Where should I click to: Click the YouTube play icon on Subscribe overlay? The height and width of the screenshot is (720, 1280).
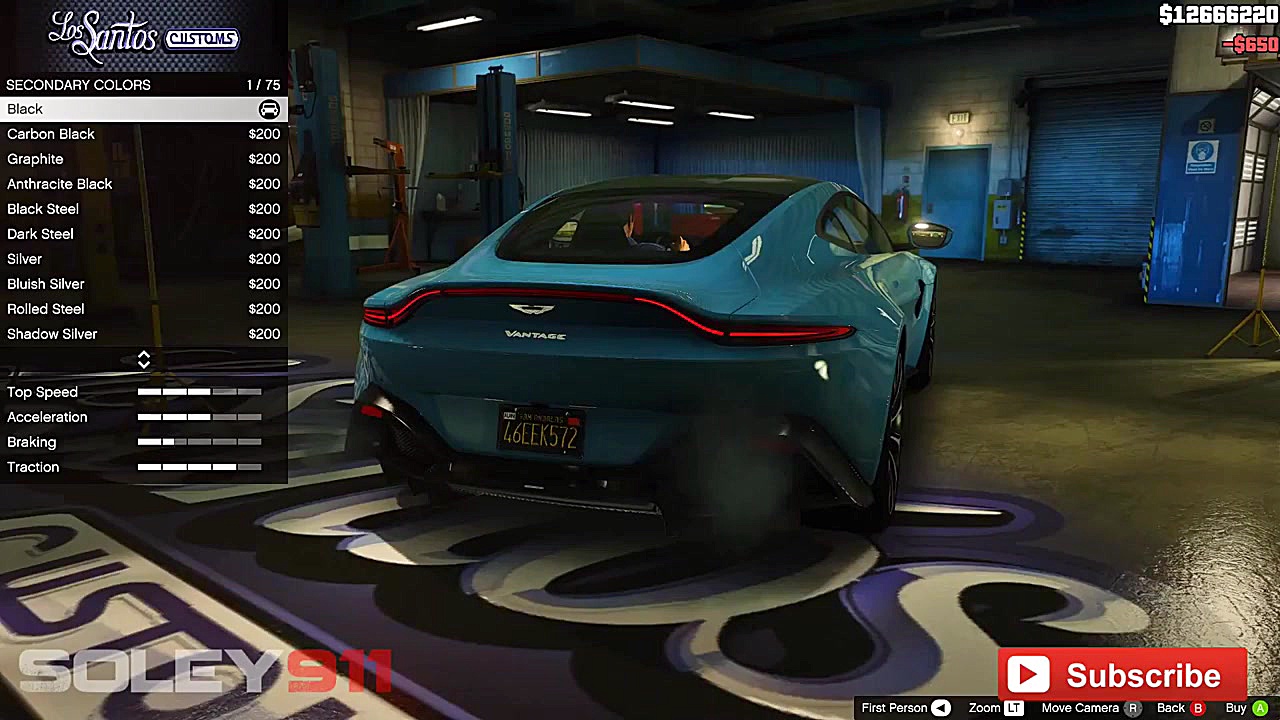pyautogui.click(x=1030, y=674)
